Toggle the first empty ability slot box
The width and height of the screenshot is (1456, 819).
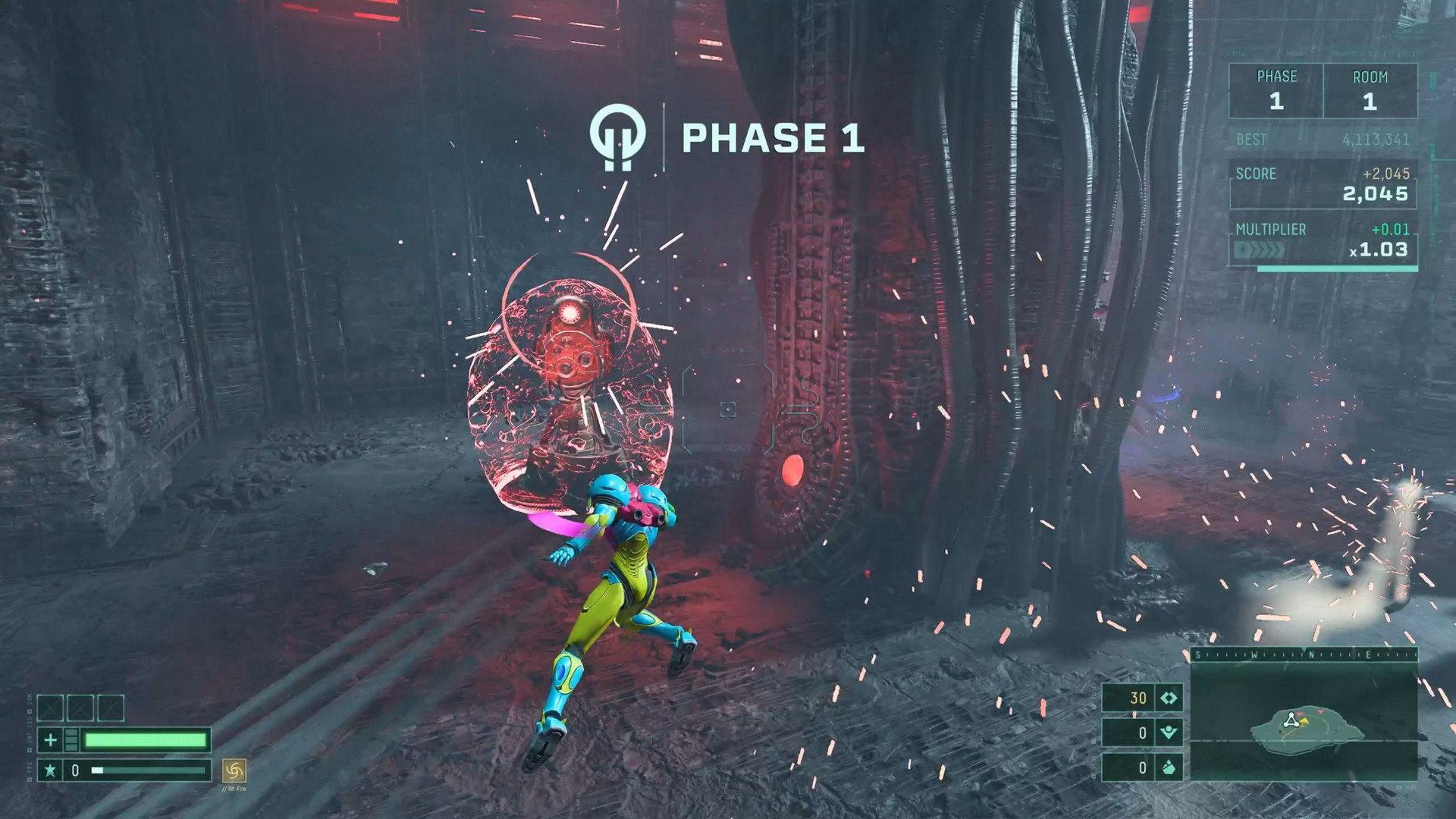[x=50, y=708]
